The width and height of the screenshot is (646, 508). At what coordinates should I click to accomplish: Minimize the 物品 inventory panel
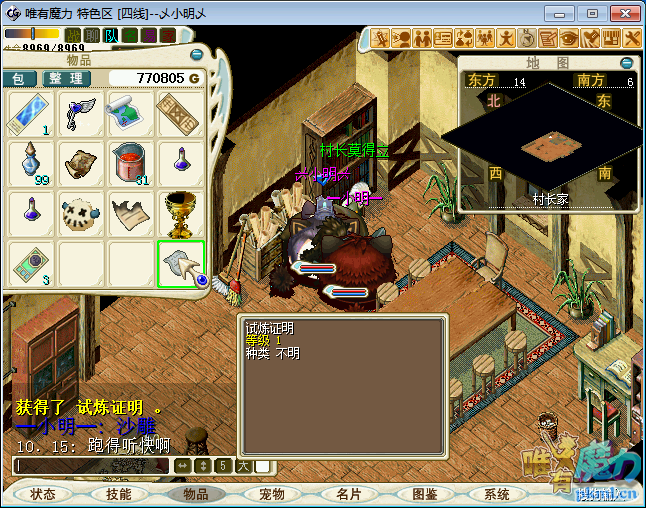coord(196,55)
